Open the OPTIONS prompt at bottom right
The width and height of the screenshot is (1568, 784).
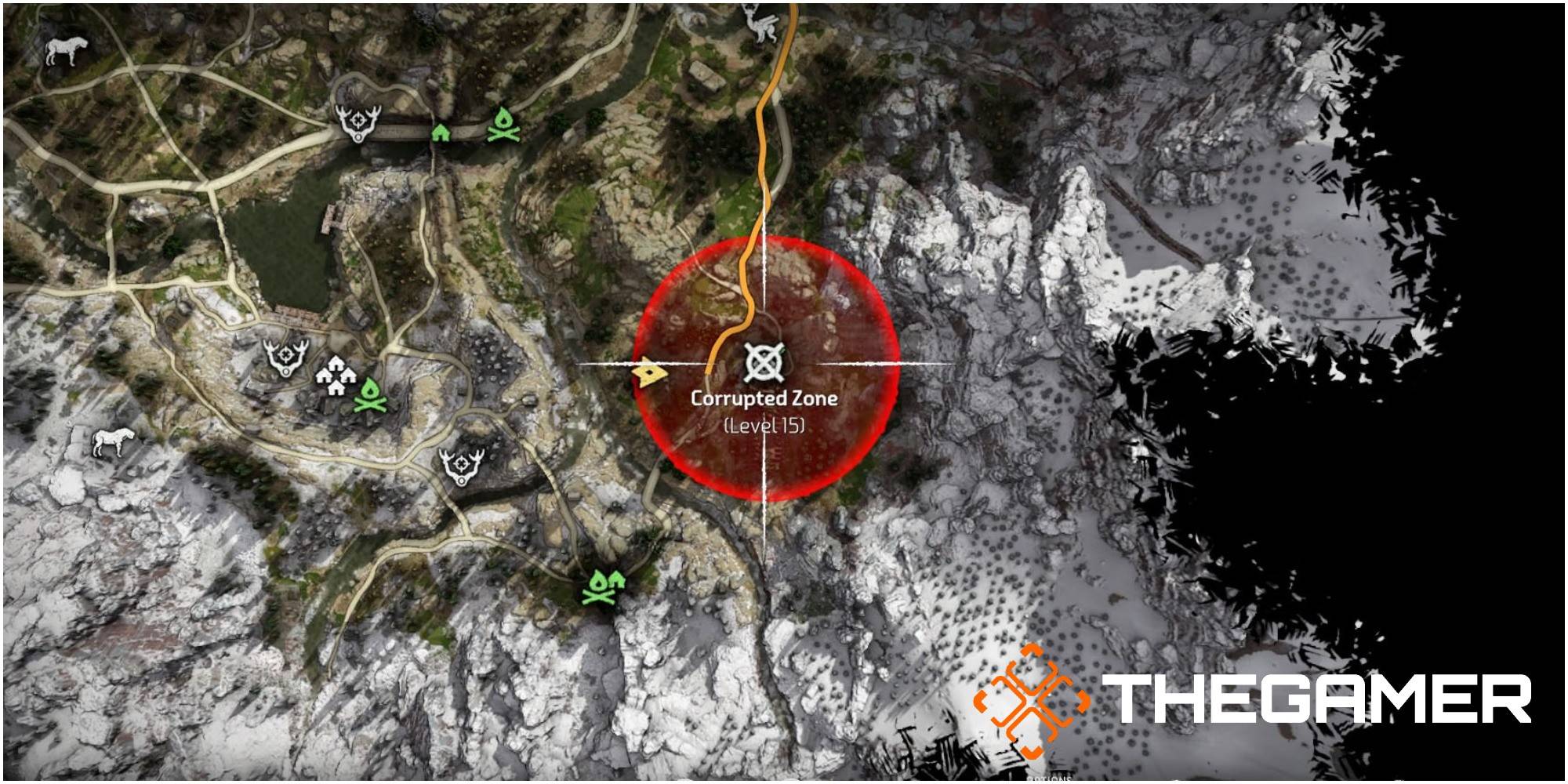(1051, 779)
